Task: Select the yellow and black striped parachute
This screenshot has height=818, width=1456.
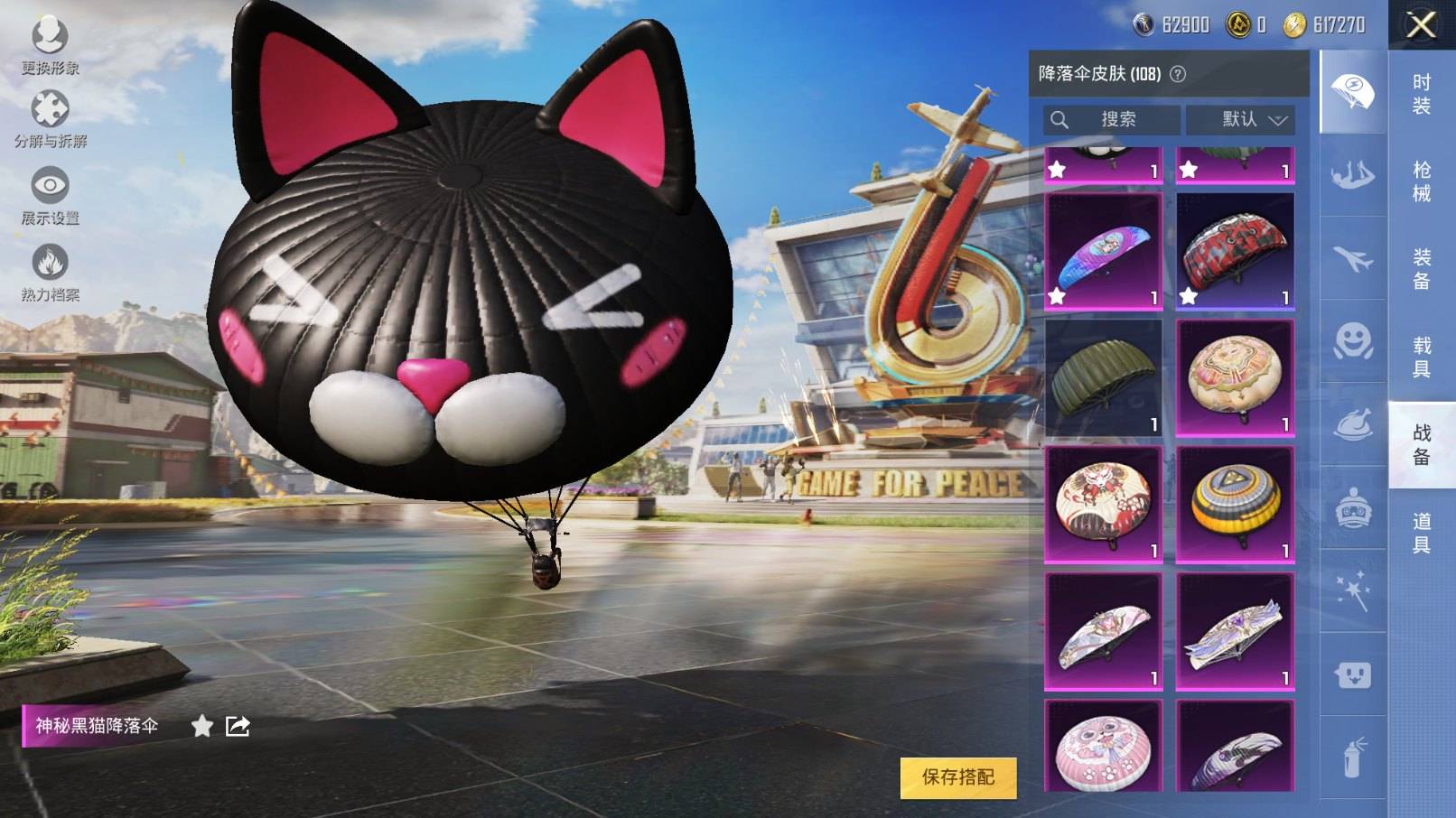Action: coord(1235,505)
